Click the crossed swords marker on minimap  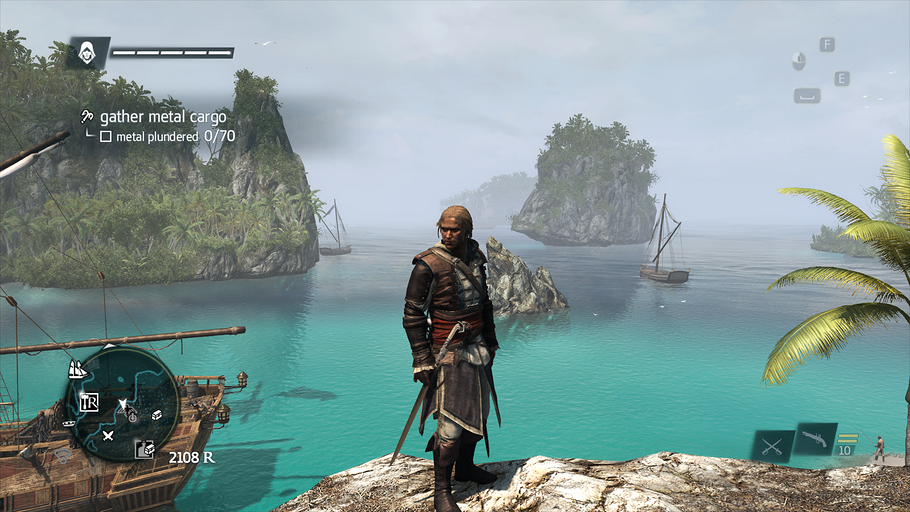coord(108,435)
